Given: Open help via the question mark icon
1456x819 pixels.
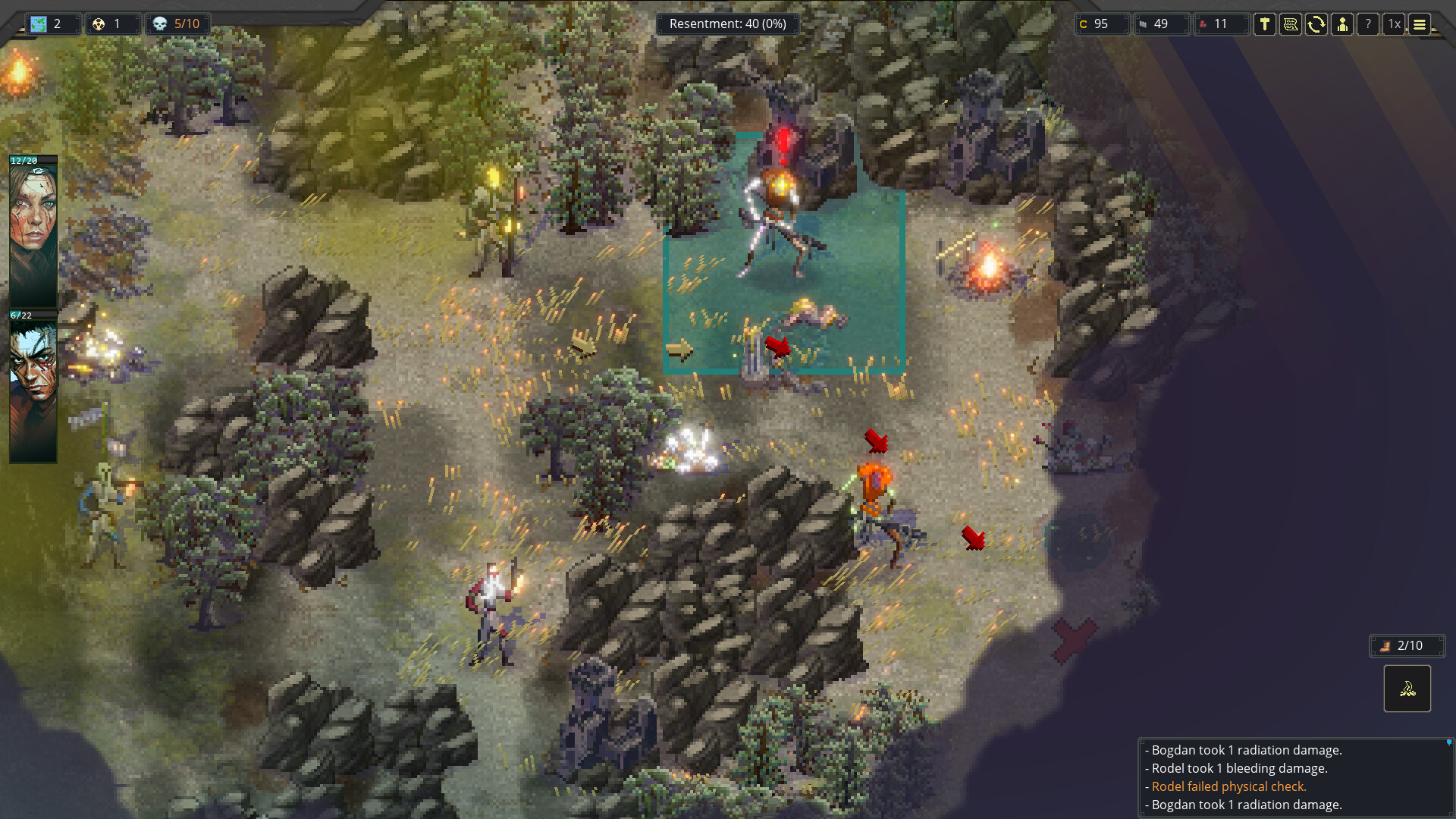Looking at the screenshot, I should click(1367, 24).
